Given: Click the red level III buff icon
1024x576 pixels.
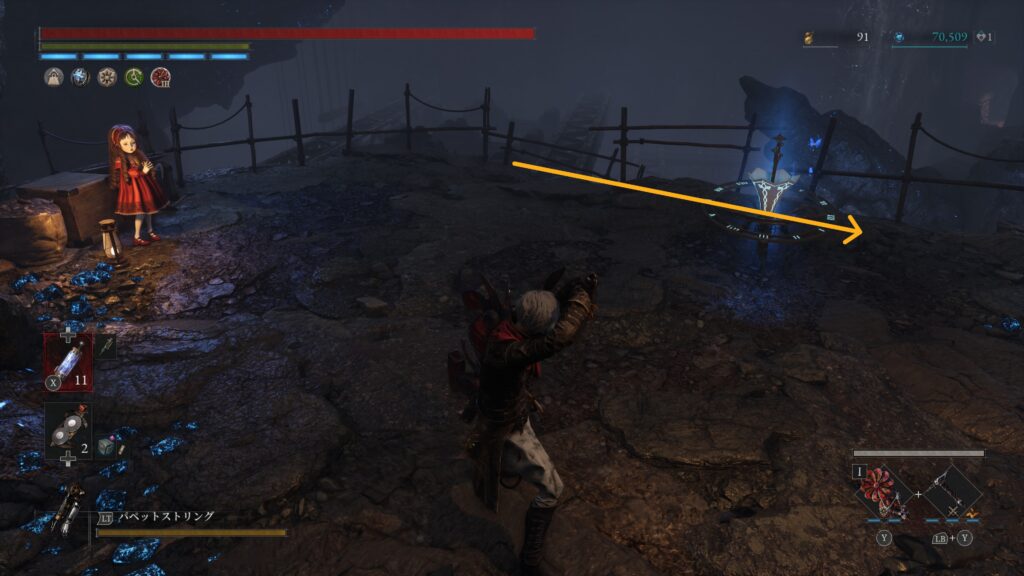Looking at the screenshot, I should point(160,77).
